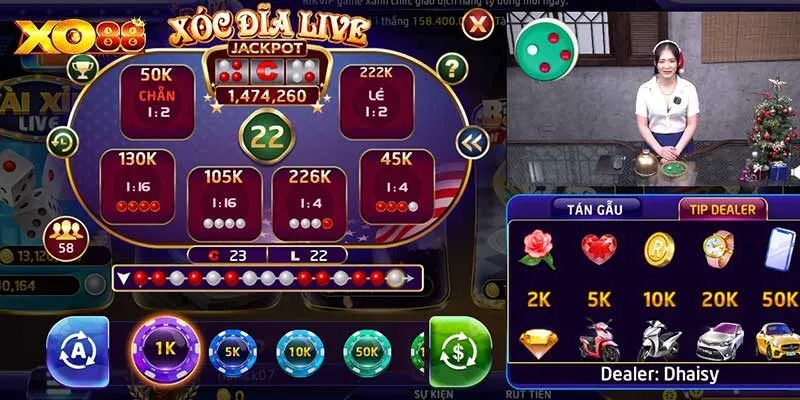Select the 1K chip

166,350
